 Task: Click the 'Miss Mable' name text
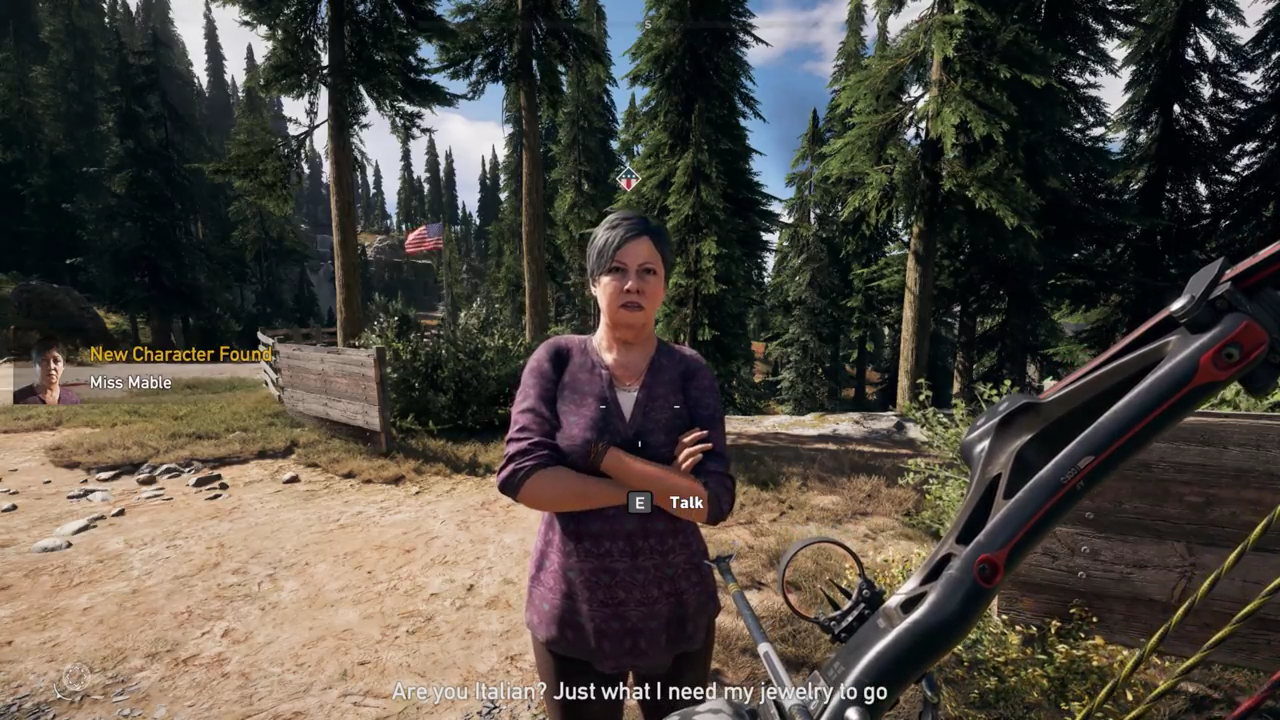(x=129, y=382)
